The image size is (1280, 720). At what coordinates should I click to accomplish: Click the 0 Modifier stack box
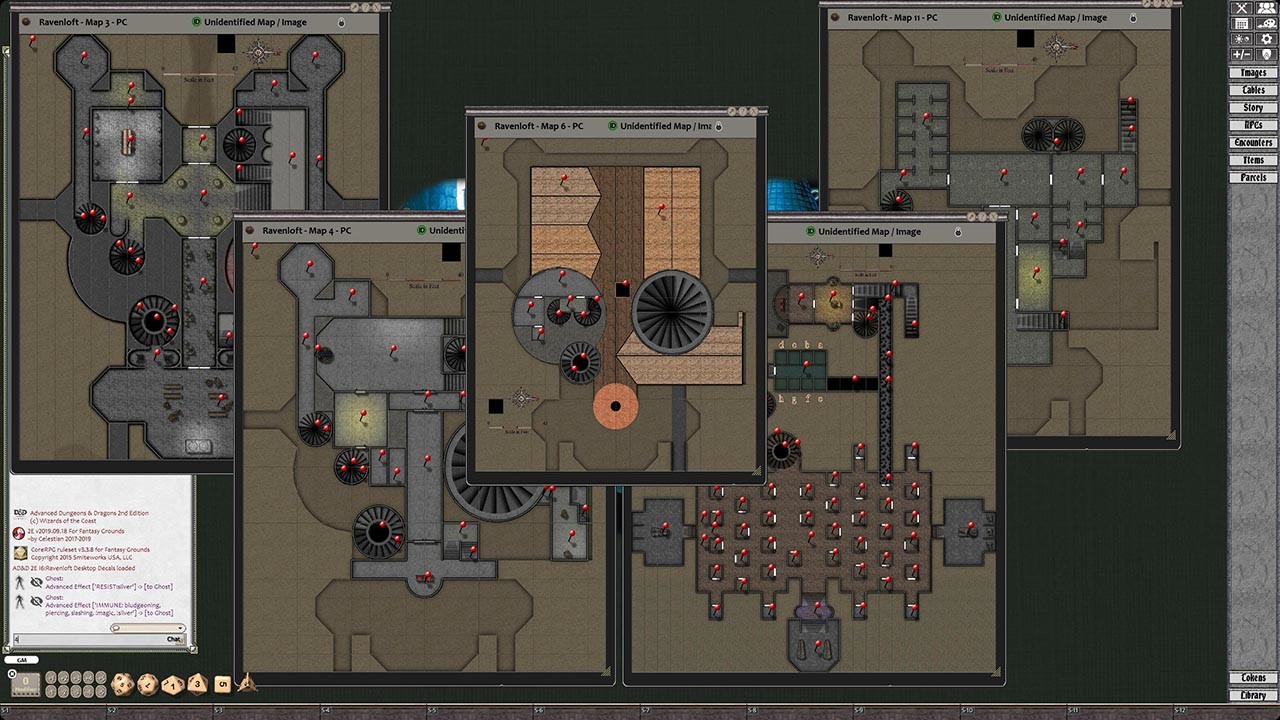pyautogui.click(x=25, y=683)
